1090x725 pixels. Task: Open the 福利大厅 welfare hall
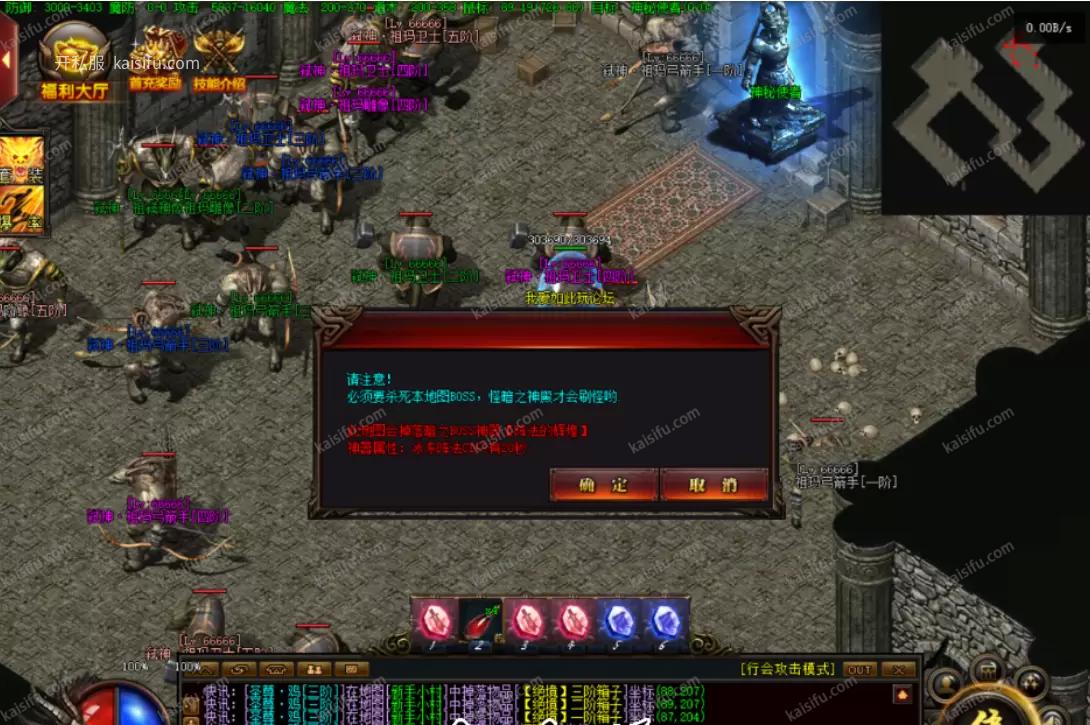(74, 62)
